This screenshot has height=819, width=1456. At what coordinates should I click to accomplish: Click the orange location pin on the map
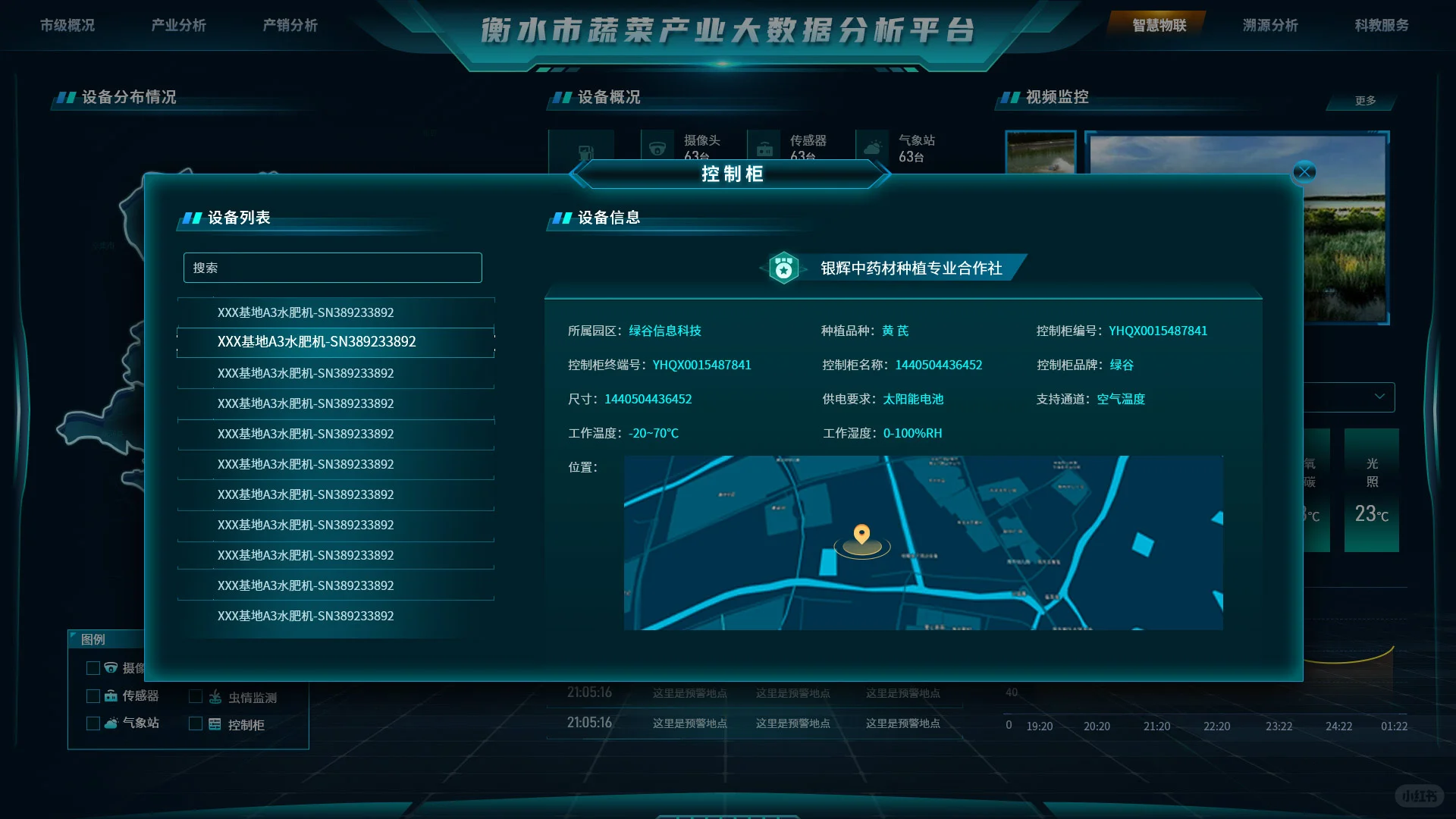click(863, 534)
